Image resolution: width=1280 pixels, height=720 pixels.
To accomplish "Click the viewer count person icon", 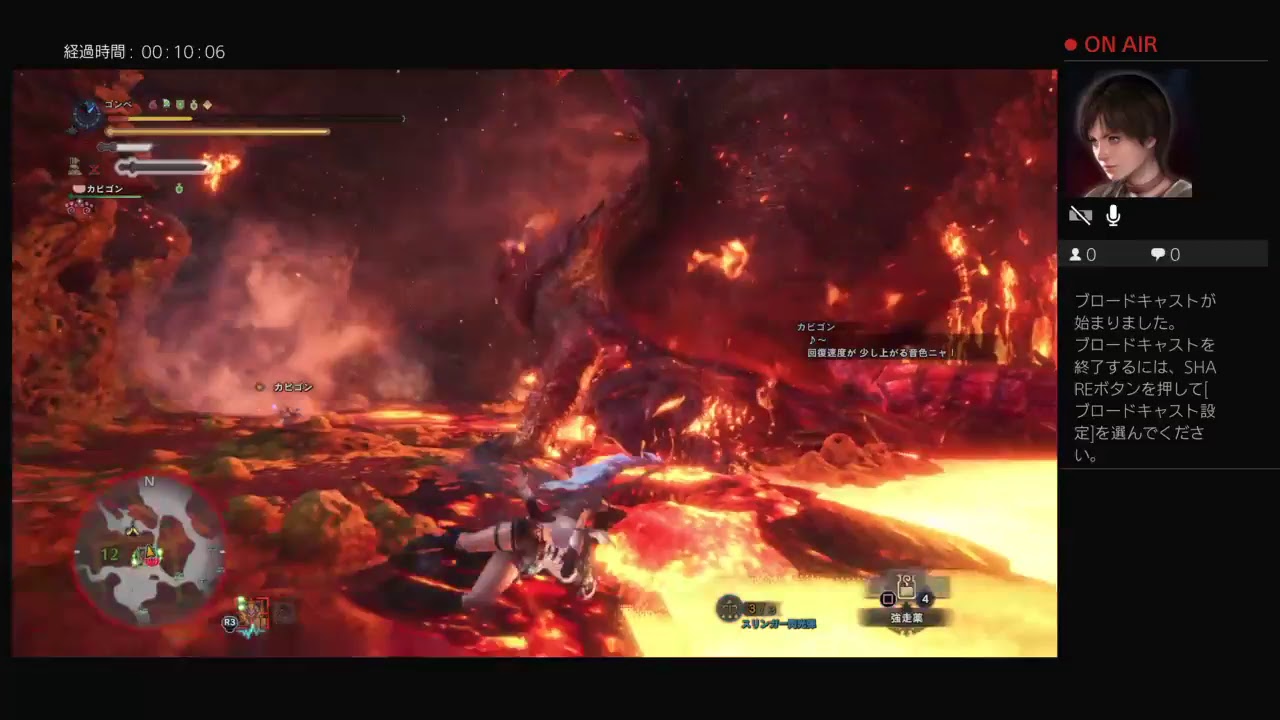I will click(1076, 254).
